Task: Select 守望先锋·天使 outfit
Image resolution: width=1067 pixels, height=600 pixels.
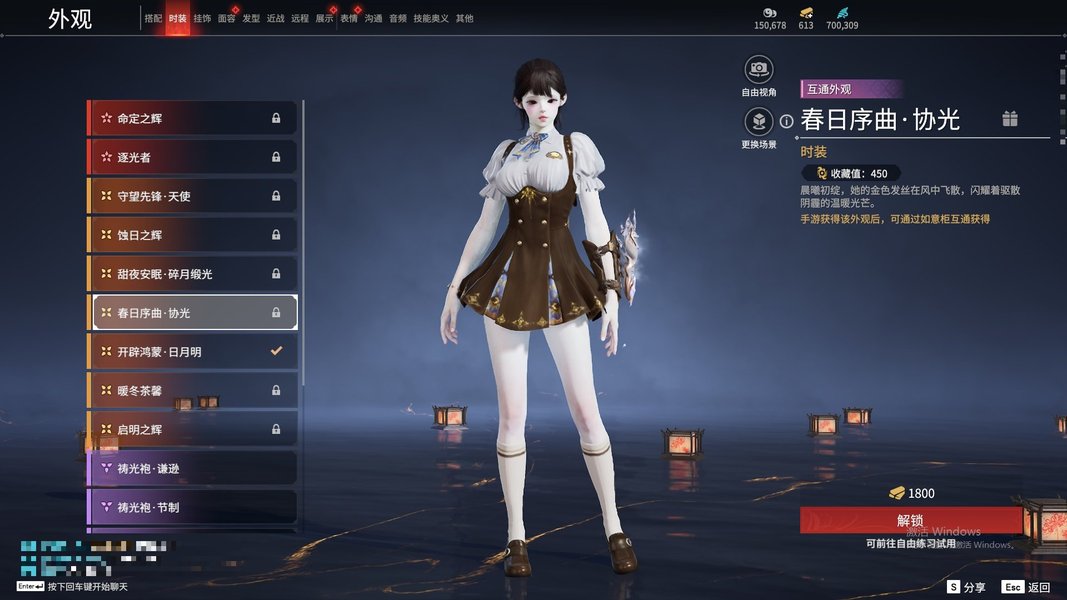Action: point(193,196)
